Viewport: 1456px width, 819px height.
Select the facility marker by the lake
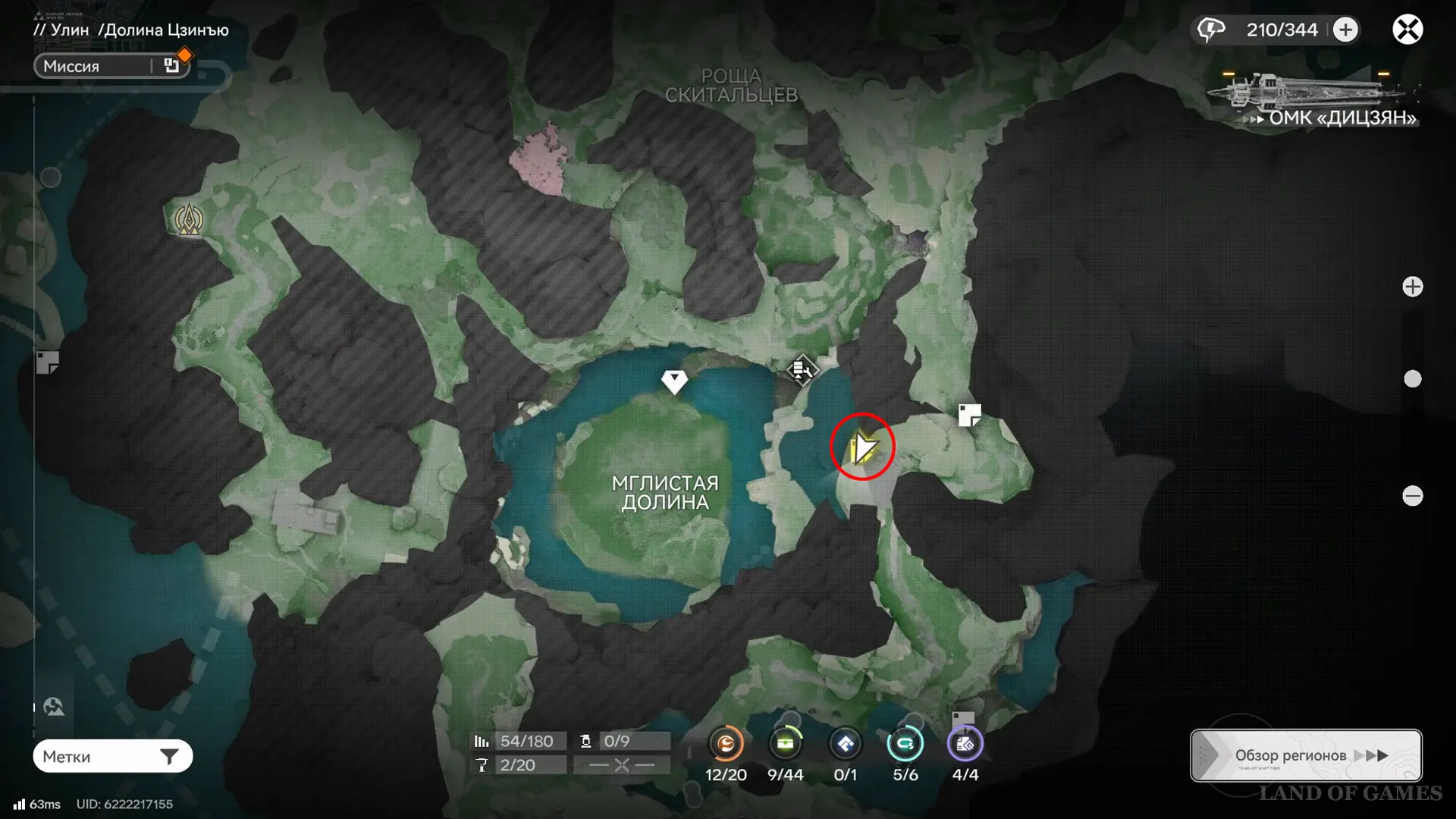point(802,369)
